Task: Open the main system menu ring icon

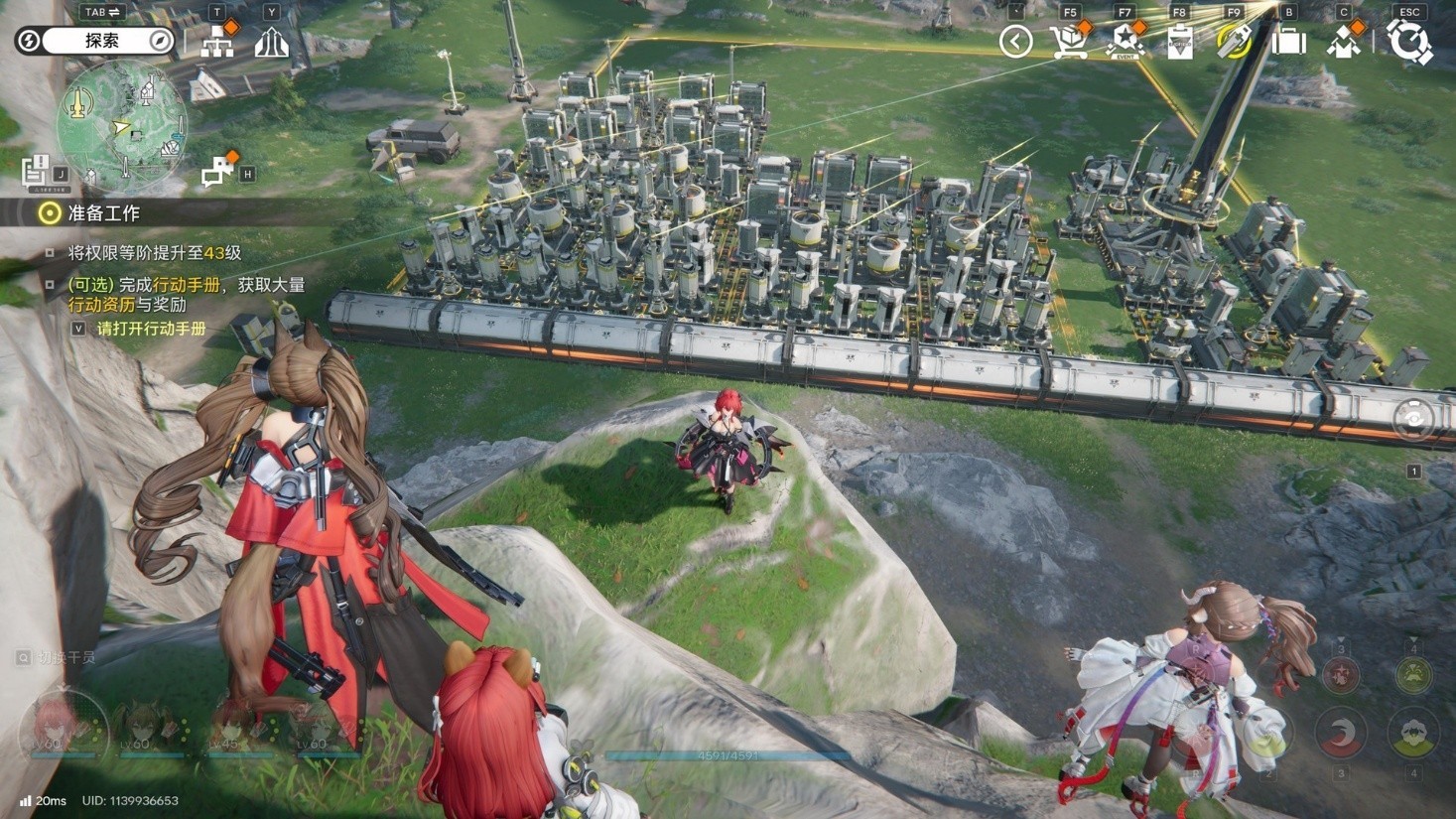Action: point(1409,43)
